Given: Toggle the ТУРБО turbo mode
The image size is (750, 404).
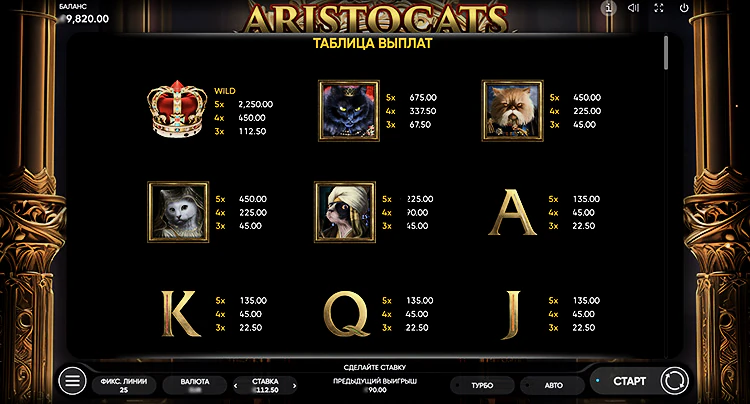Looking at the screenshot, I should click(482, 385).
